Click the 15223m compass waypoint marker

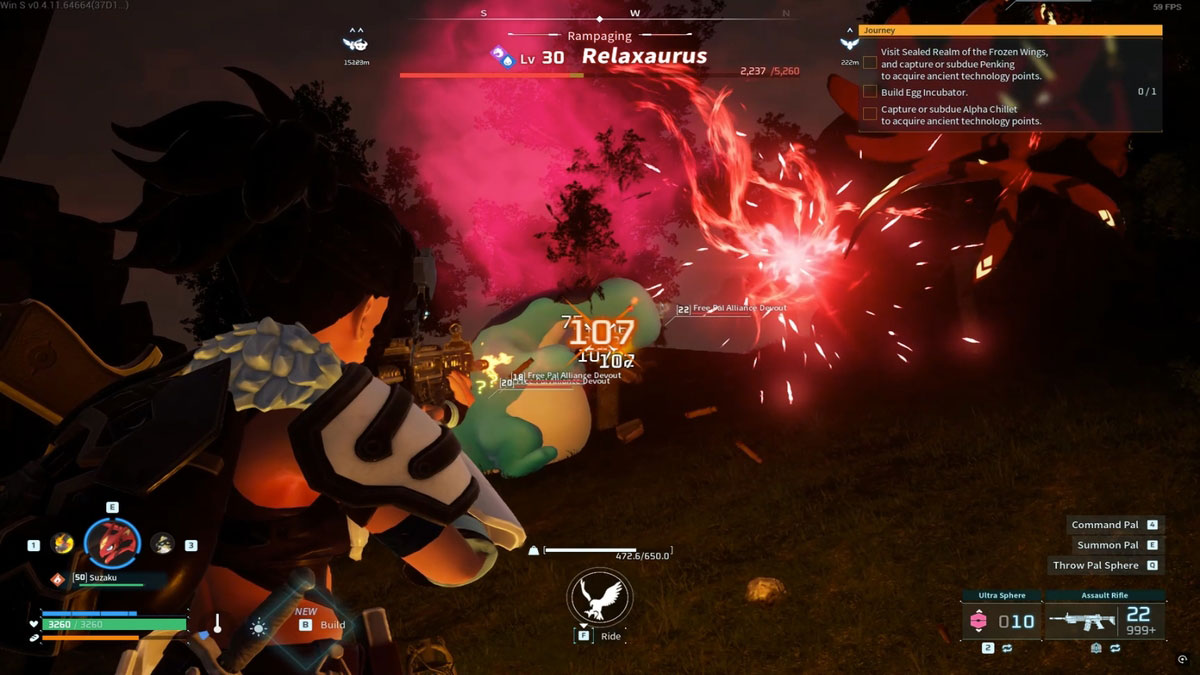(355, 43)
